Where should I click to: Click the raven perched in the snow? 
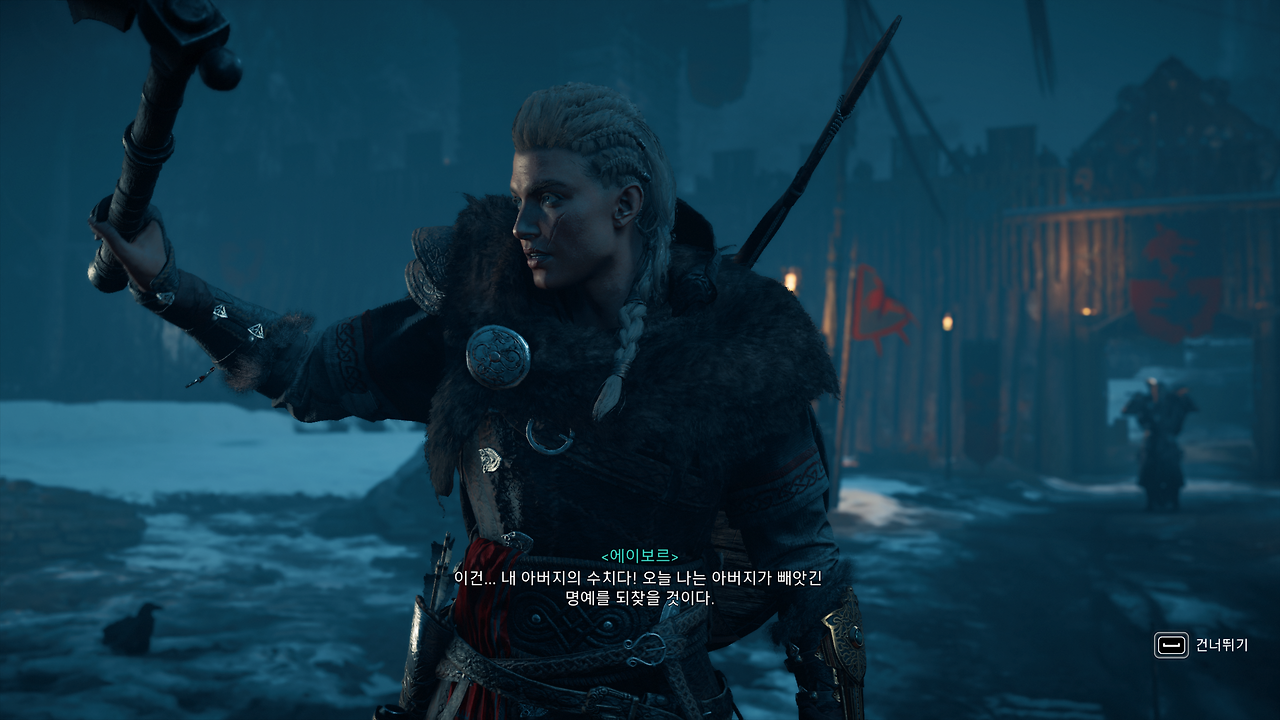click(x=132, y=624)
